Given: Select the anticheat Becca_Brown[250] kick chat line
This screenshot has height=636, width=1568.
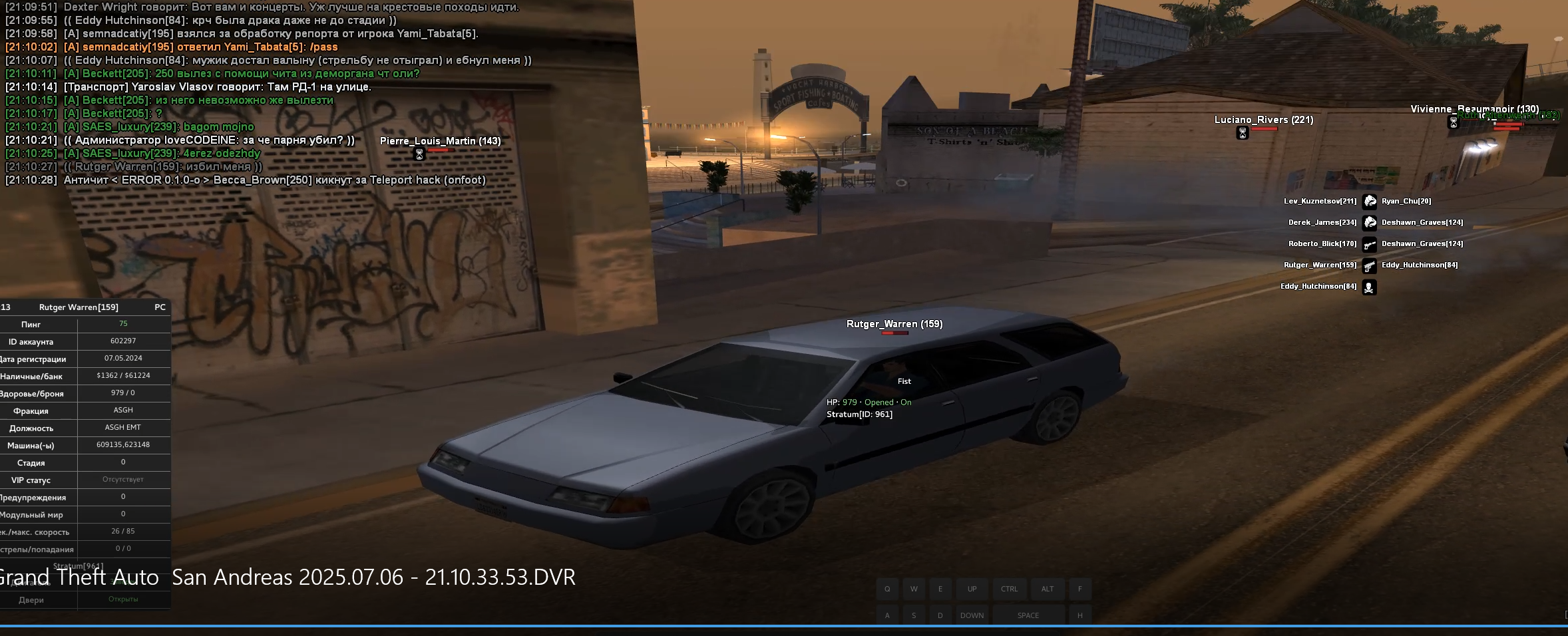Looking at the screenshot, I should click(x=274, y=180).
